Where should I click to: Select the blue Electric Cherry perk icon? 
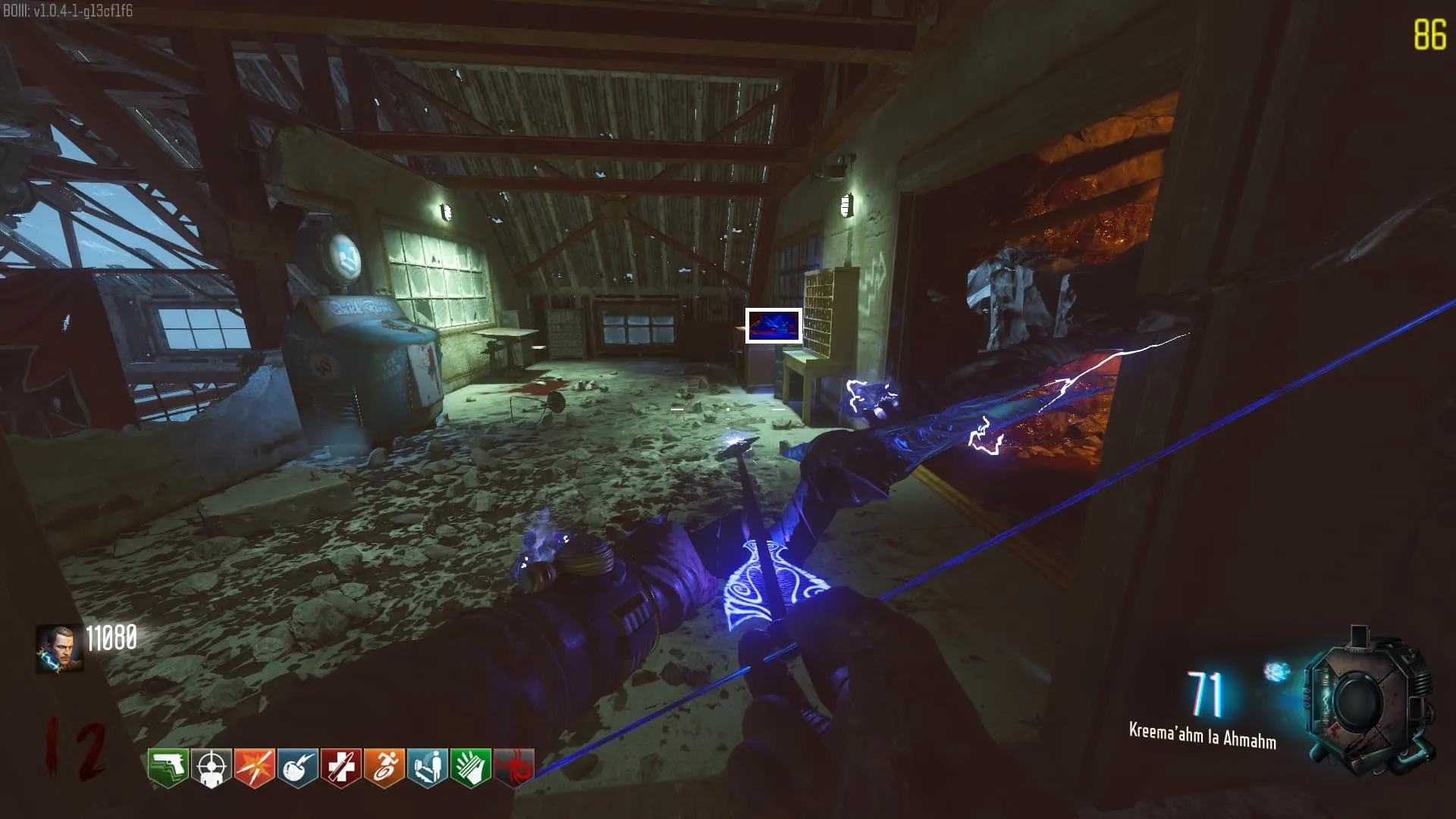[297, 768]
